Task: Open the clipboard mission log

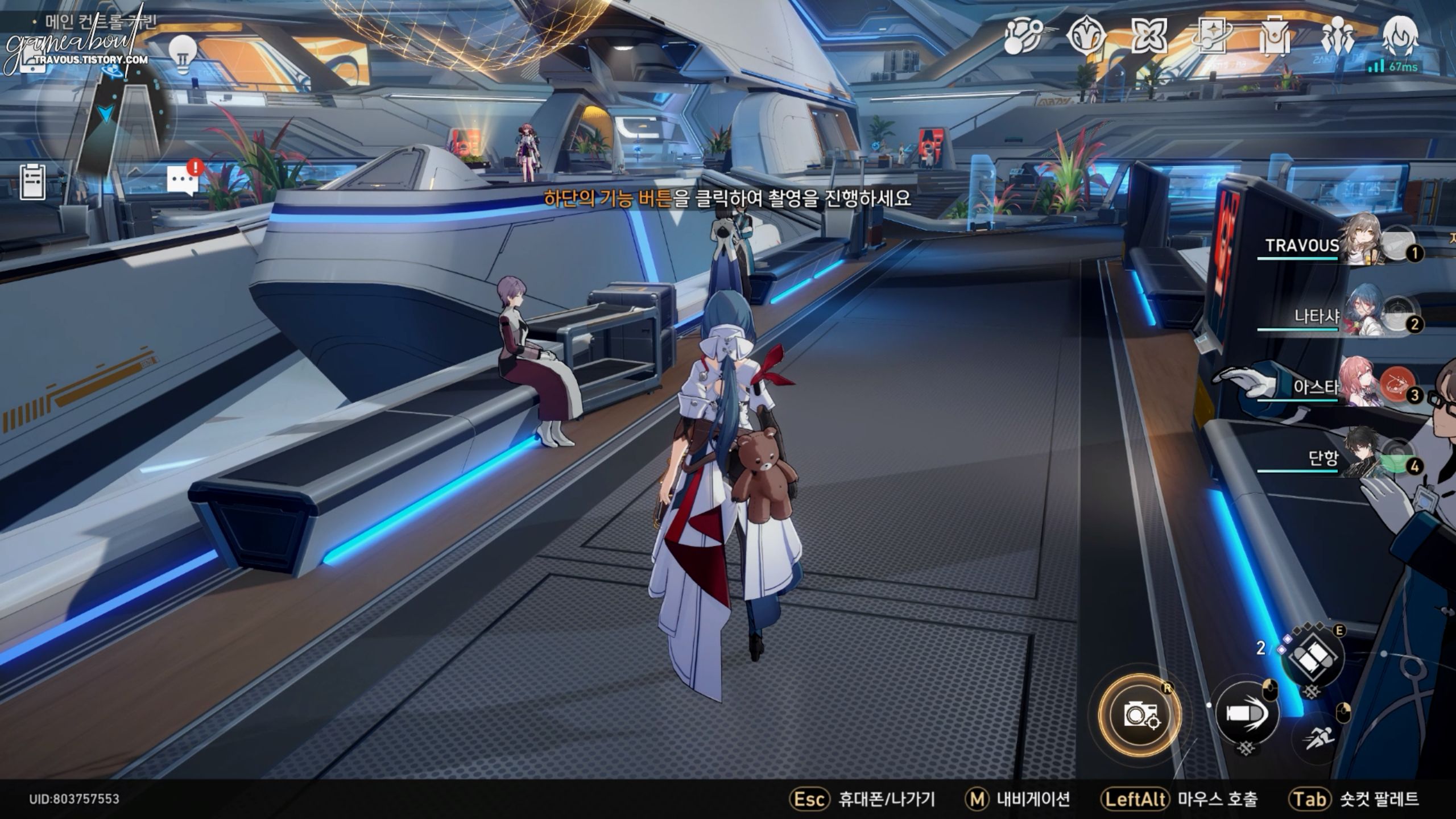Action: (x=32, y=182)
